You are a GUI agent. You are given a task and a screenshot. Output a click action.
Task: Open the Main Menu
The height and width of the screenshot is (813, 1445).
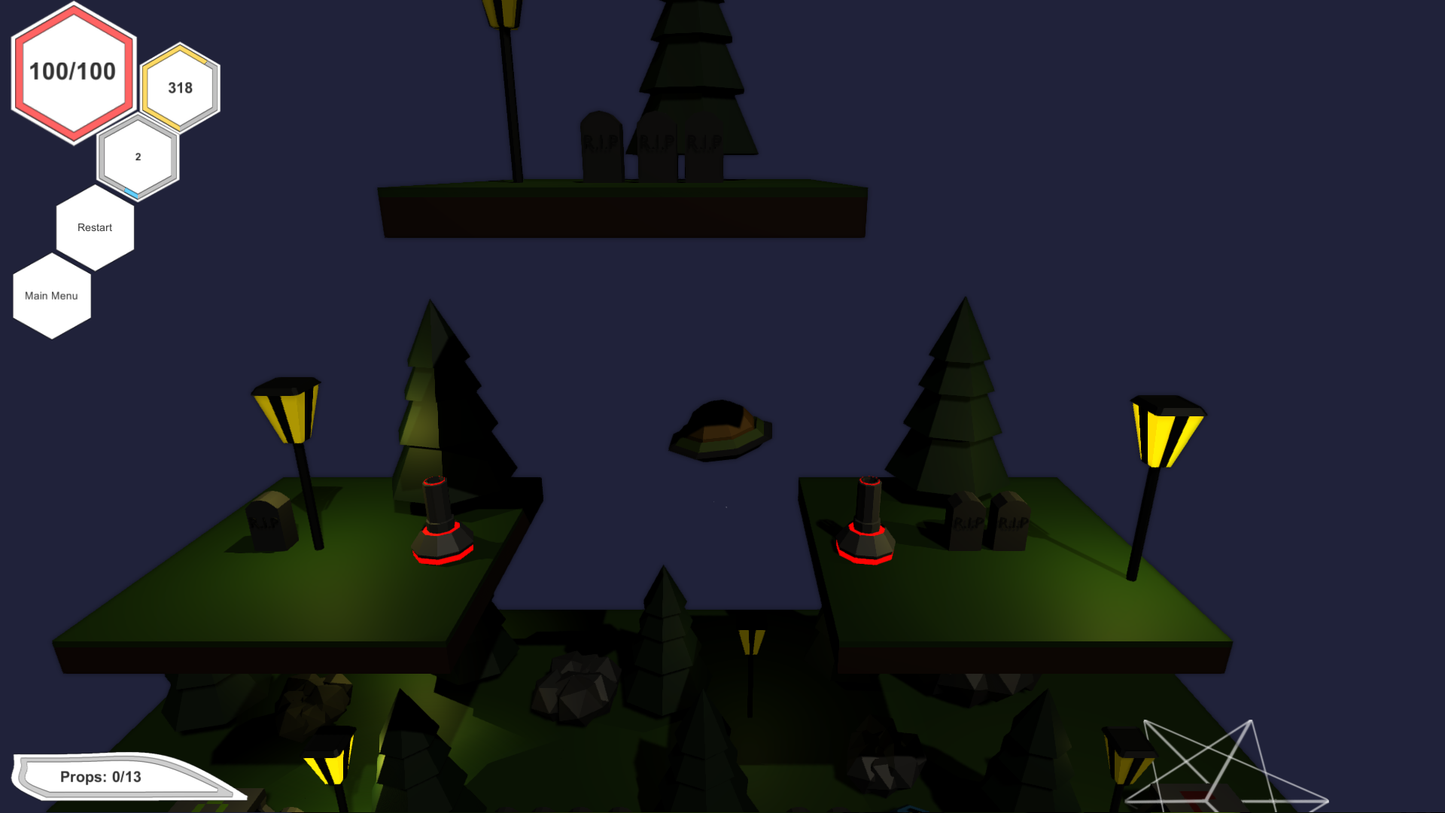(x=52, y=295)
